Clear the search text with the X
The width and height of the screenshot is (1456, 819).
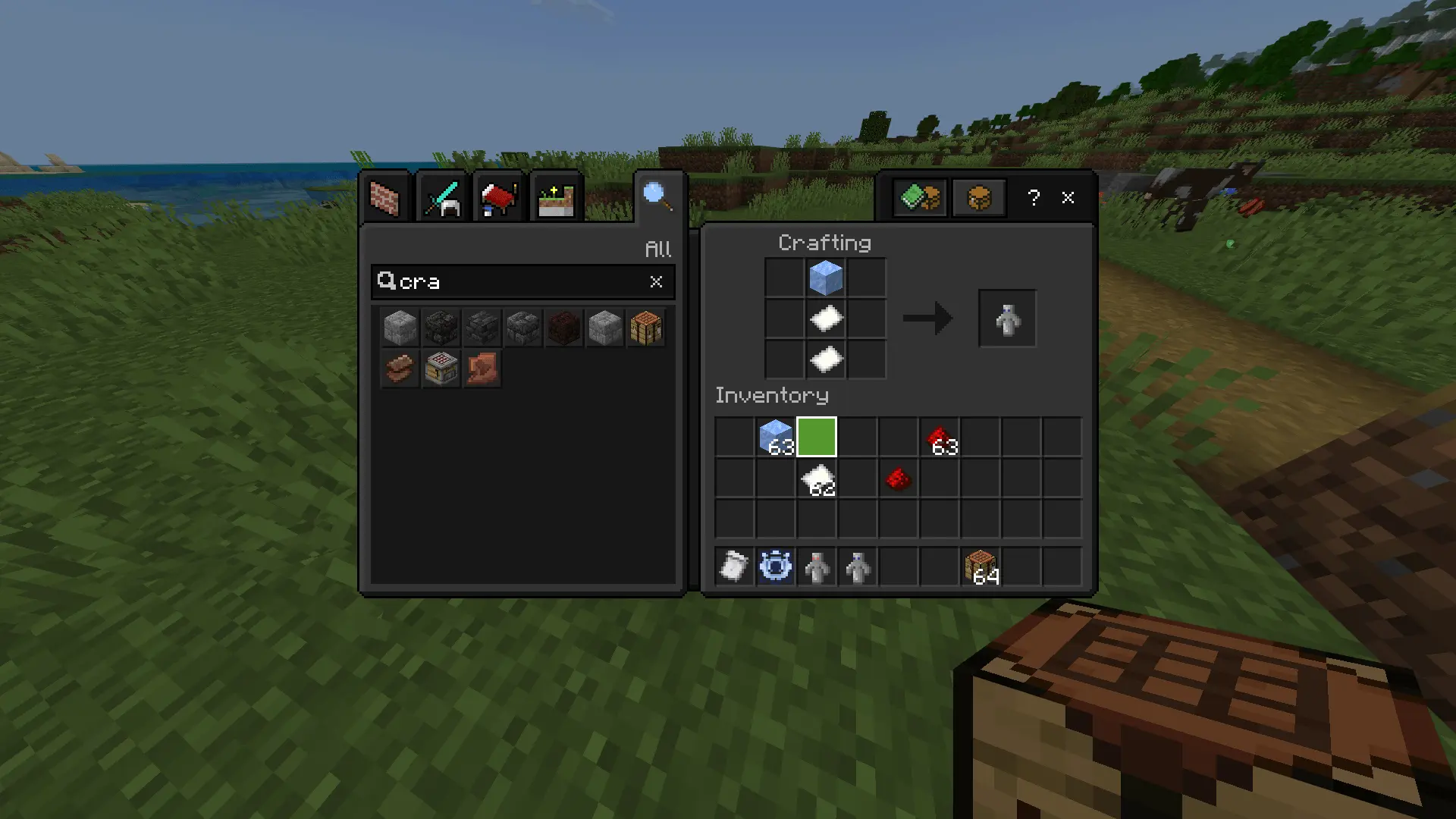tap(656, 282)
